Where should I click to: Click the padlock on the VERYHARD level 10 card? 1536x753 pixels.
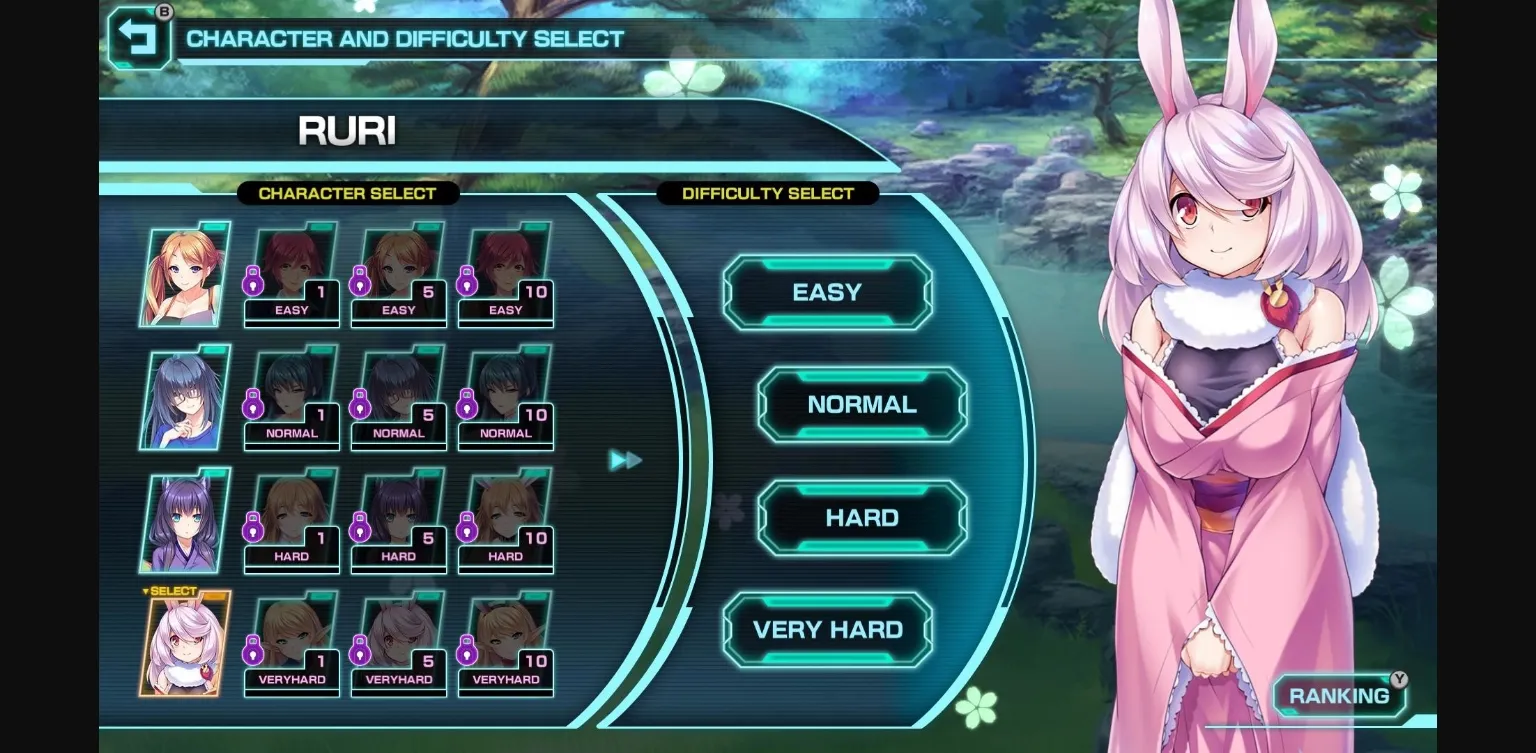(x=467, y=653)
